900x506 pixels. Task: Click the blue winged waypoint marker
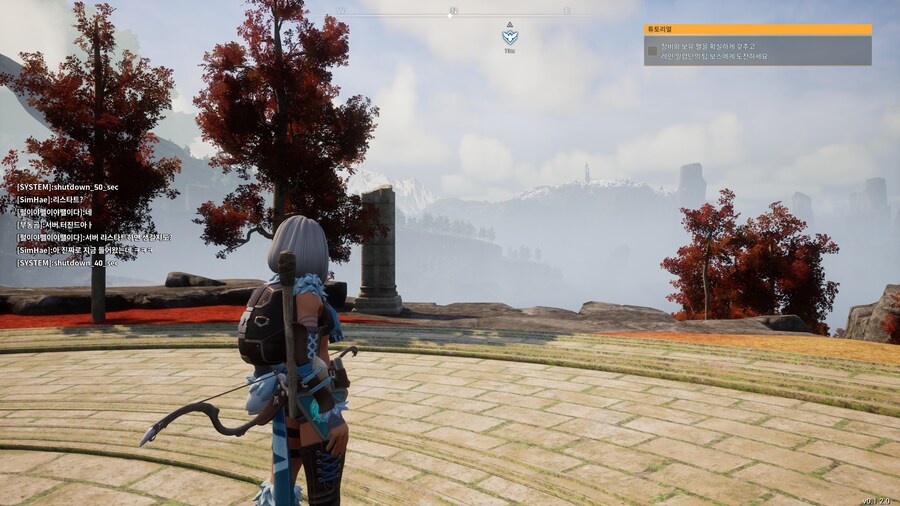click(509, 37)
